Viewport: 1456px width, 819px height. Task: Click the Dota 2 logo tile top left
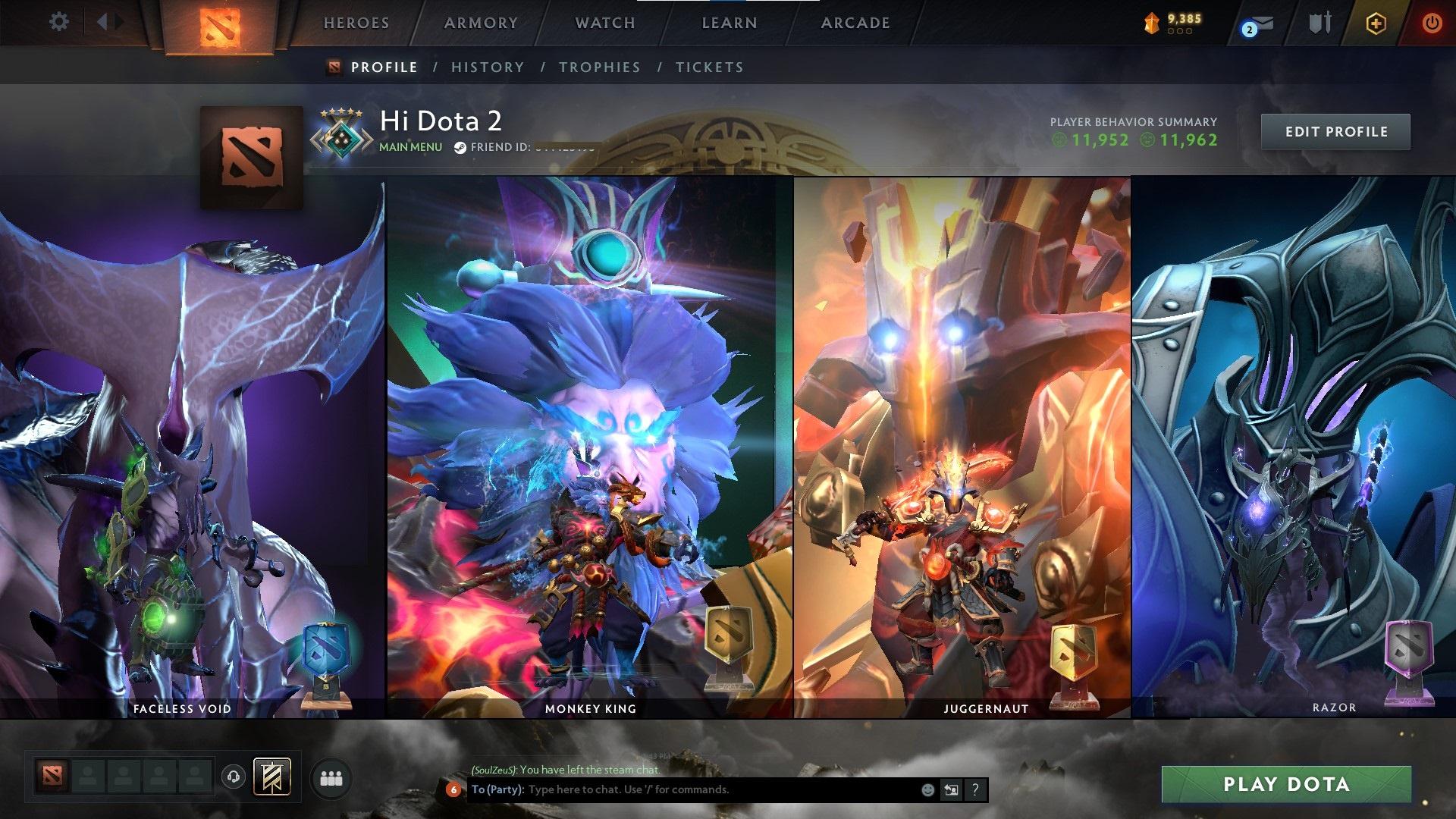pyautogui.click(x=218, y=23)
